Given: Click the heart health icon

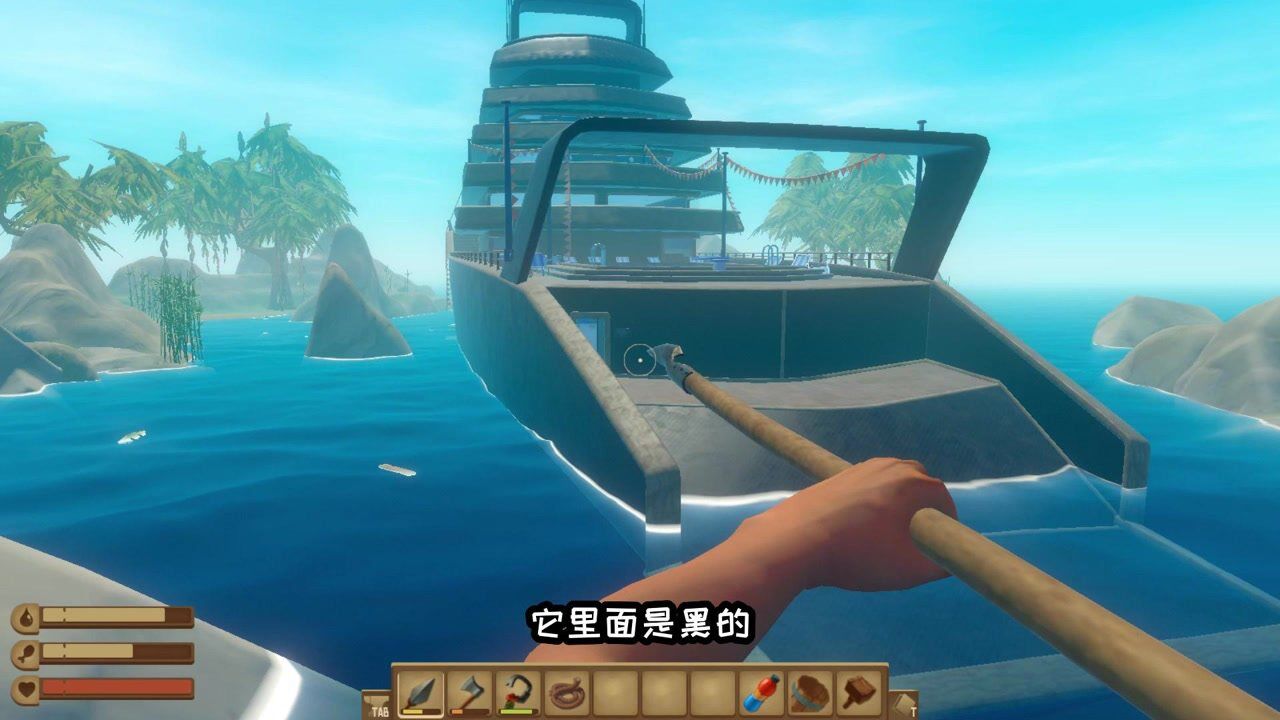Looking at the screenshot, I should (x=24, y=687).
